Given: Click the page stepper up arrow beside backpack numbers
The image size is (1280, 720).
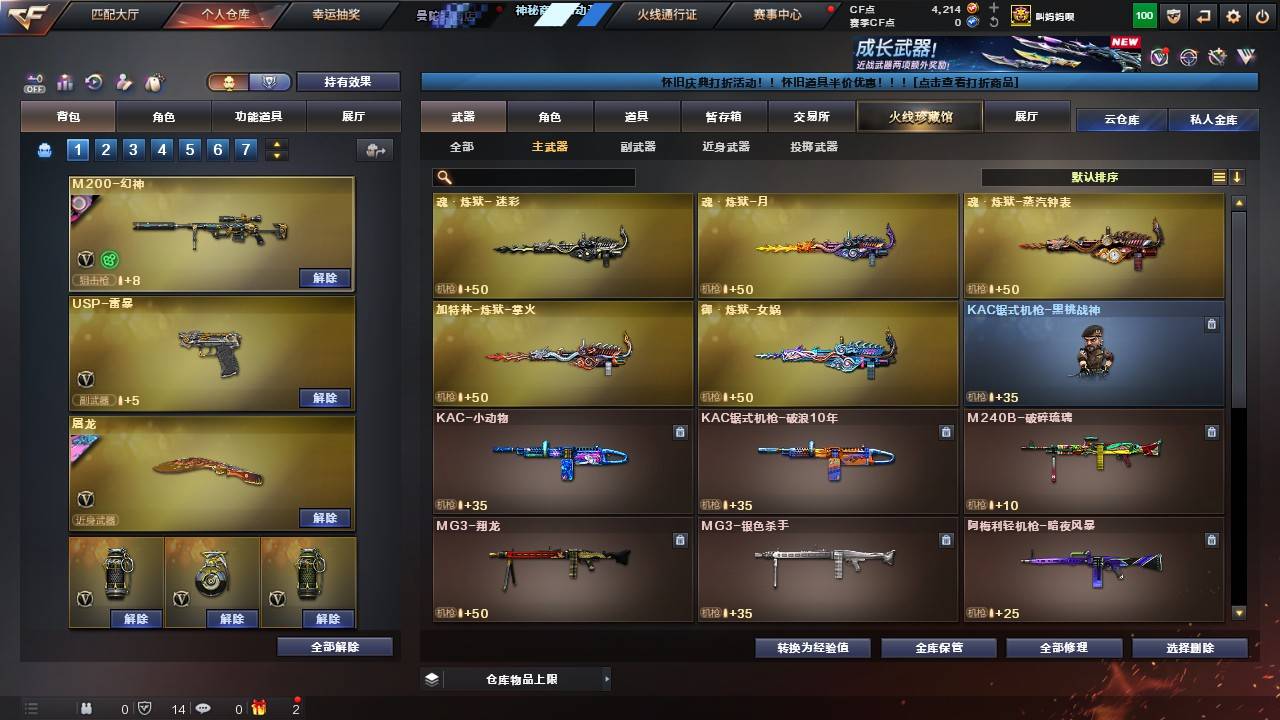Looking at the screenshot, I should (276, 143).
